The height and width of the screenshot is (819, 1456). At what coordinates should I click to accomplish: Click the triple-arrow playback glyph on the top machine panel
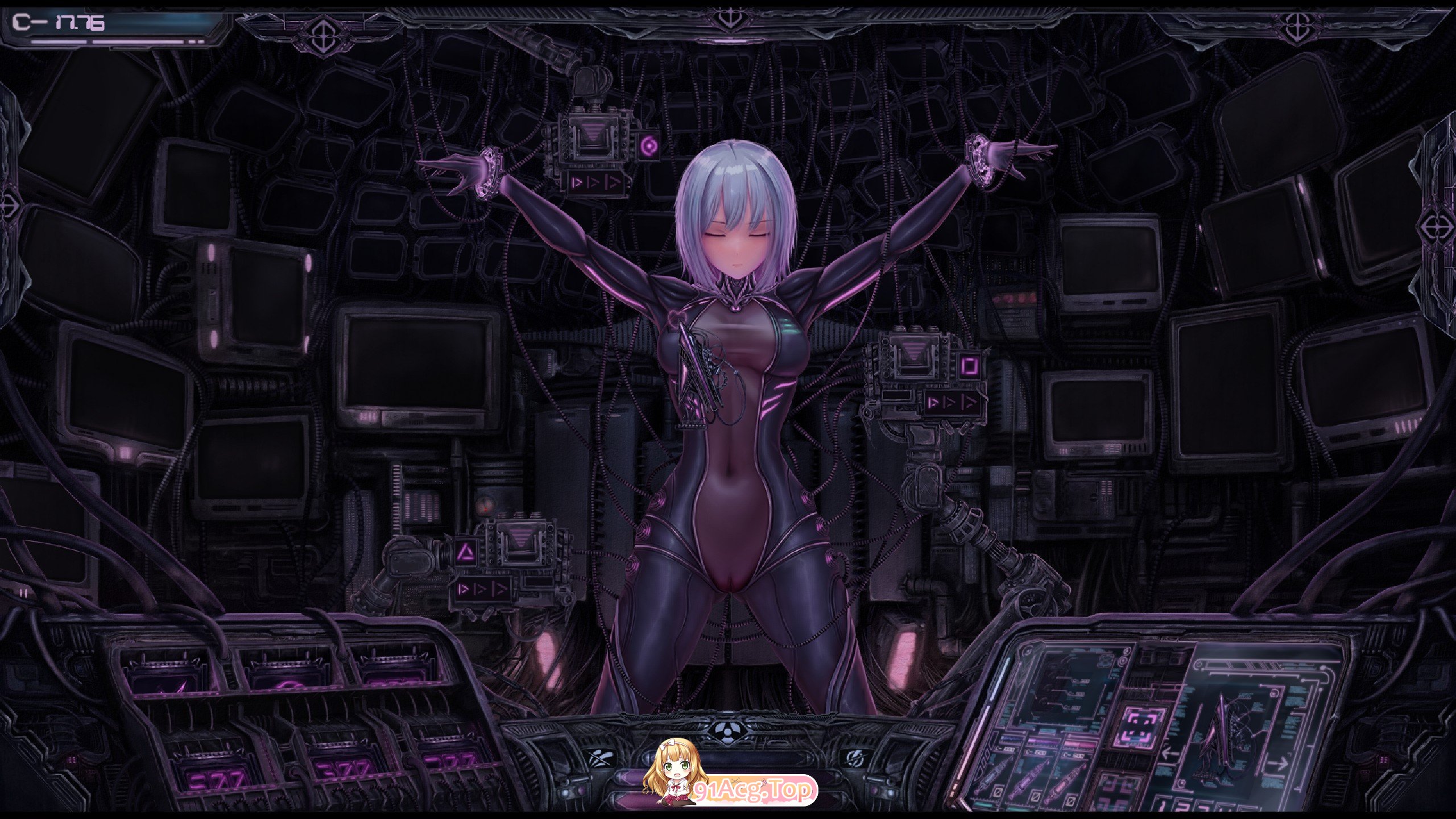(595, 183)
